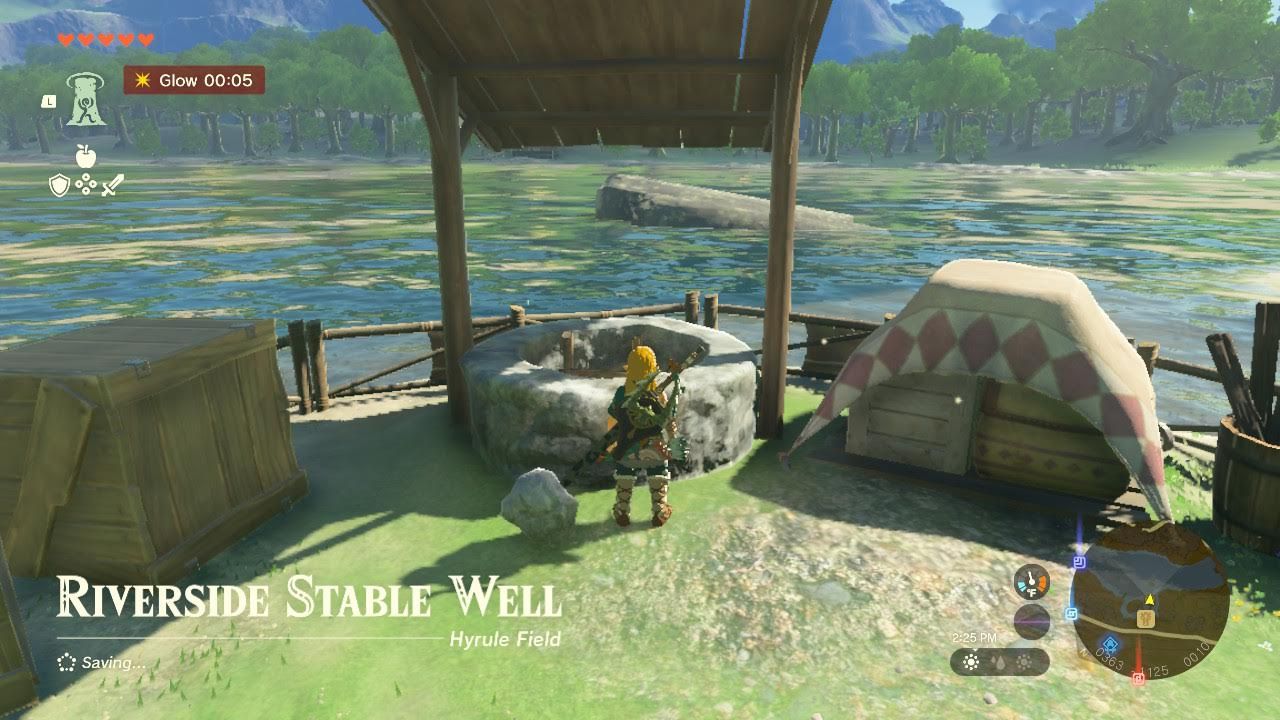
Task: Click the apple meal-effect icon
Action: click(x=85, y=156)
